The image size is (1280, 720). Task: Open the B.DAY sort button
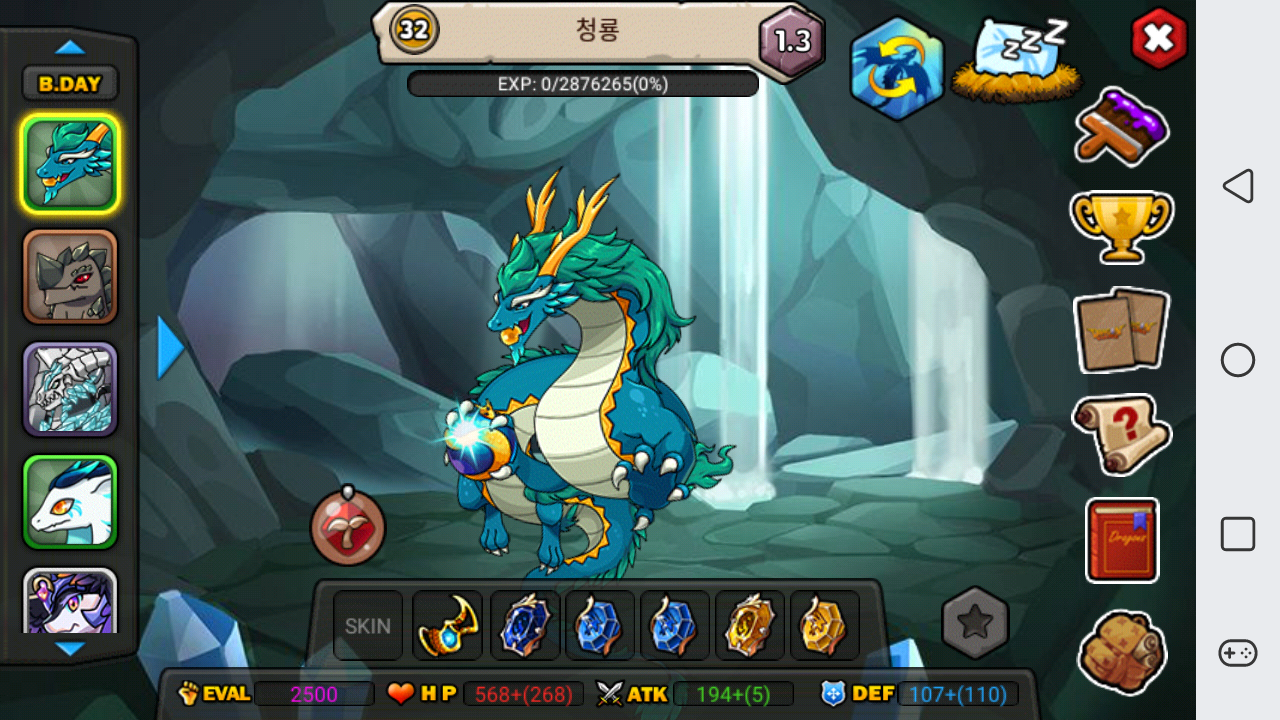pos(70,84)
